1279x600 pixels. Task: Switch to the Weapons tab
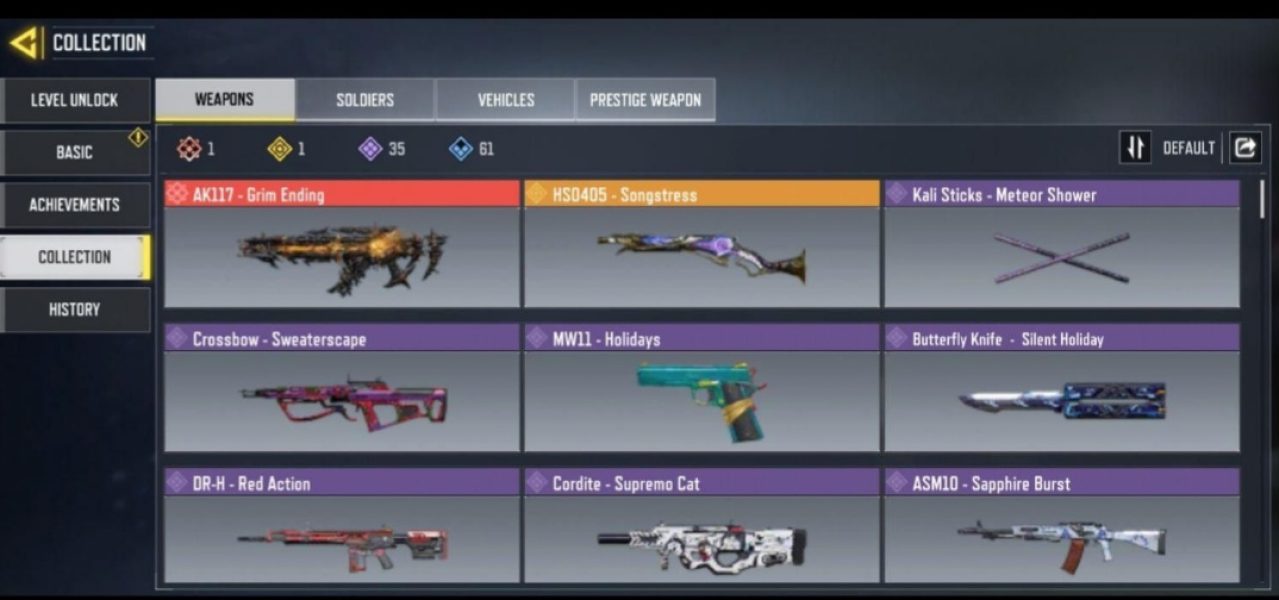coord(224,100)
